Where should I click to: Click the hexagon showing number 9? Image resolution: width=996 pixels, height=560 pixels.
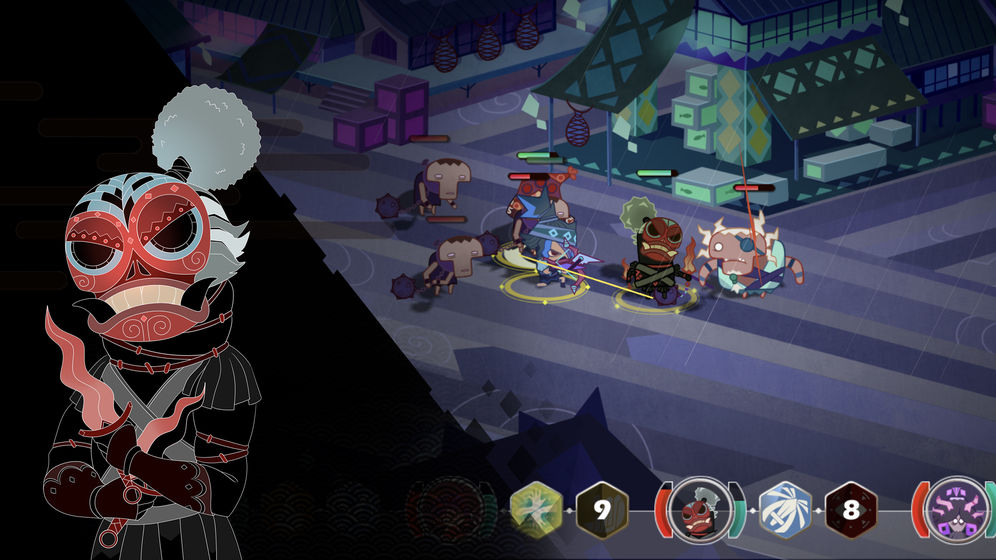coord(601,510)
